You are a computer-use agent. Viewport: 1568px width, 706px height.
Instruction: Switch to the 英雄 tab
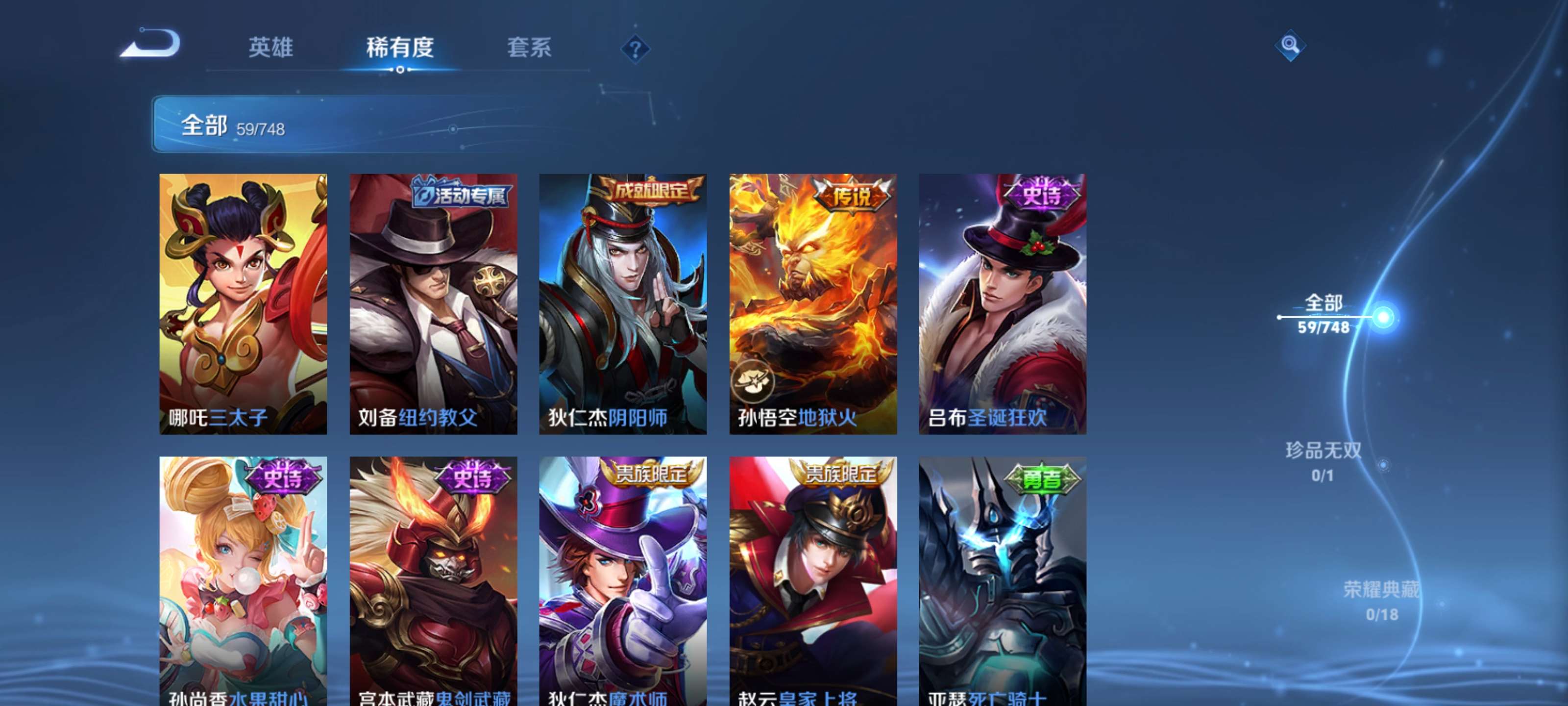(270, 49)
